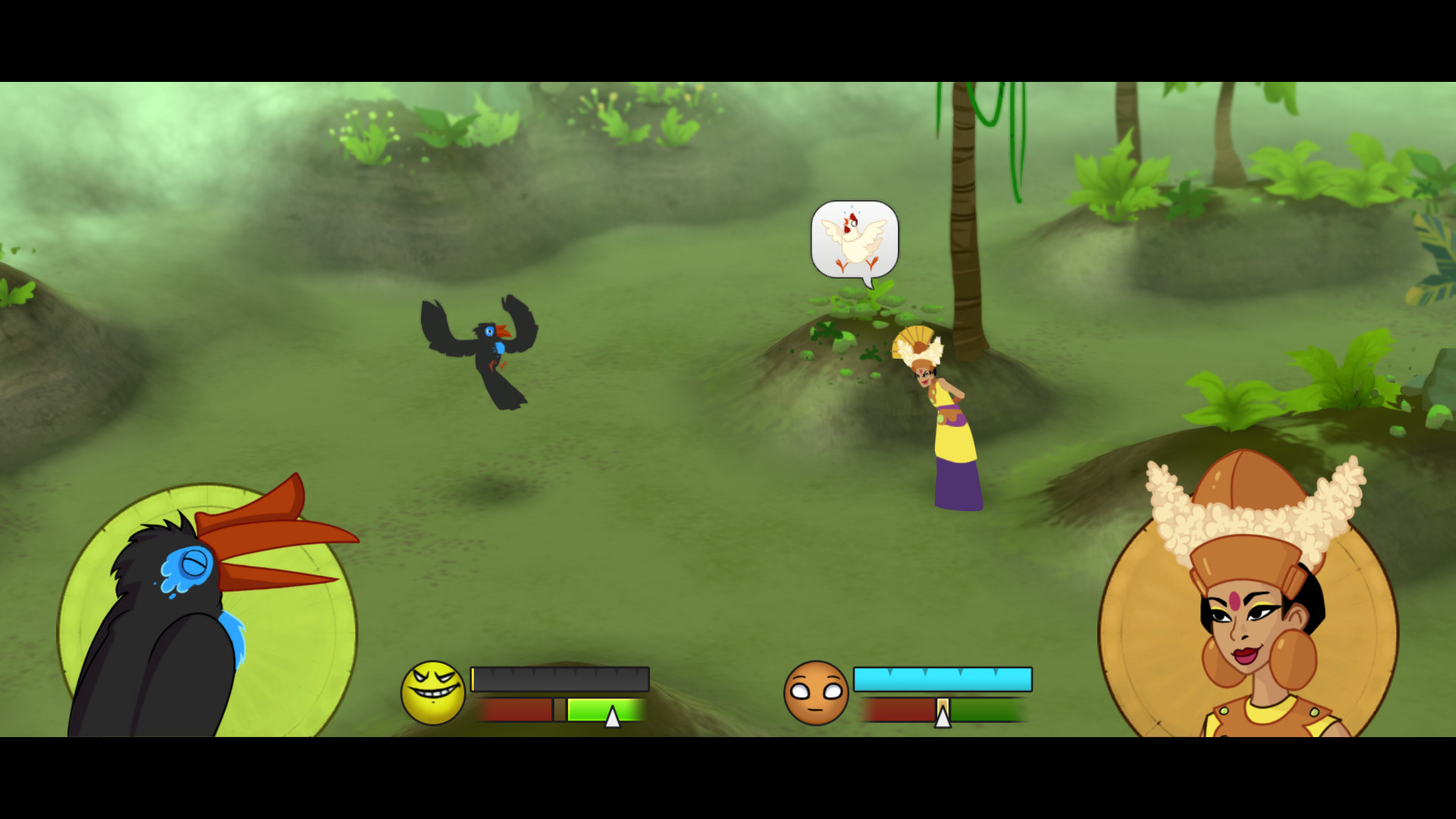This screenshot has width=1456, height=819.
Task: Click the grinning yellow smiley mood icon
Action: pyautogui.click(x=432, y=692)
